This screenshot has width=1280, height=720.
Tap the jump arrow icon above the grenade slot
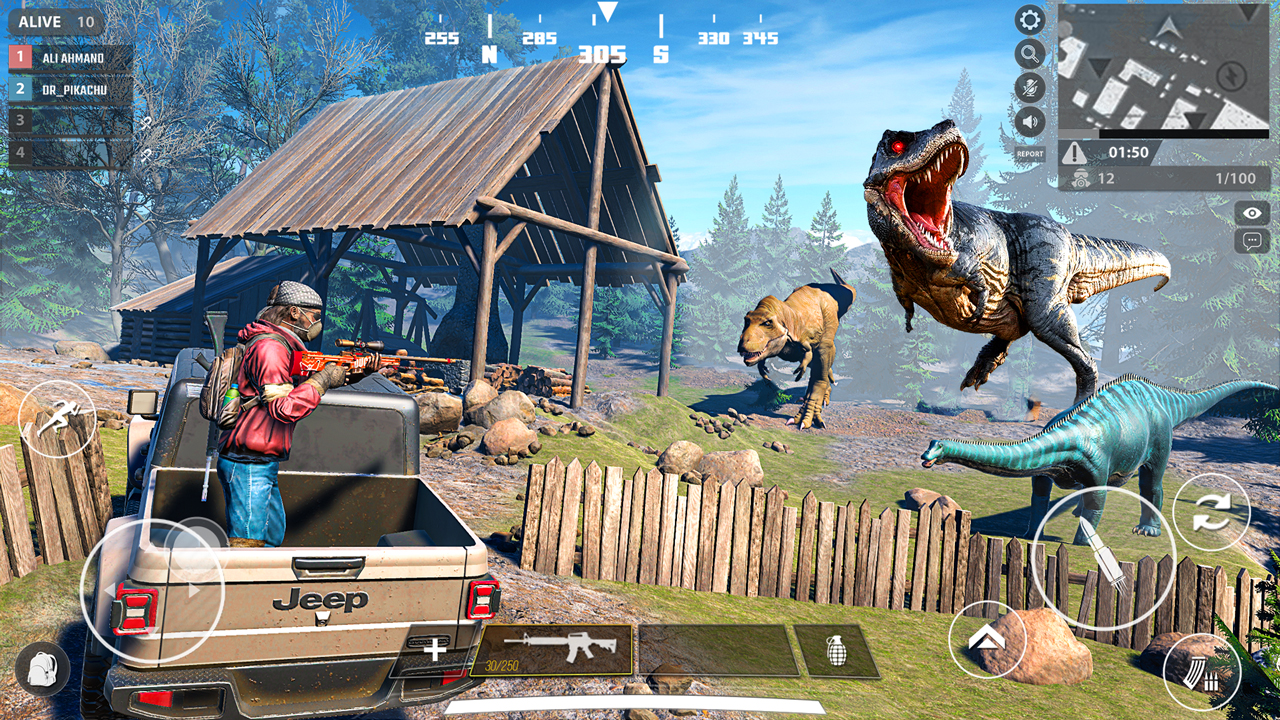tap(985, 640)
